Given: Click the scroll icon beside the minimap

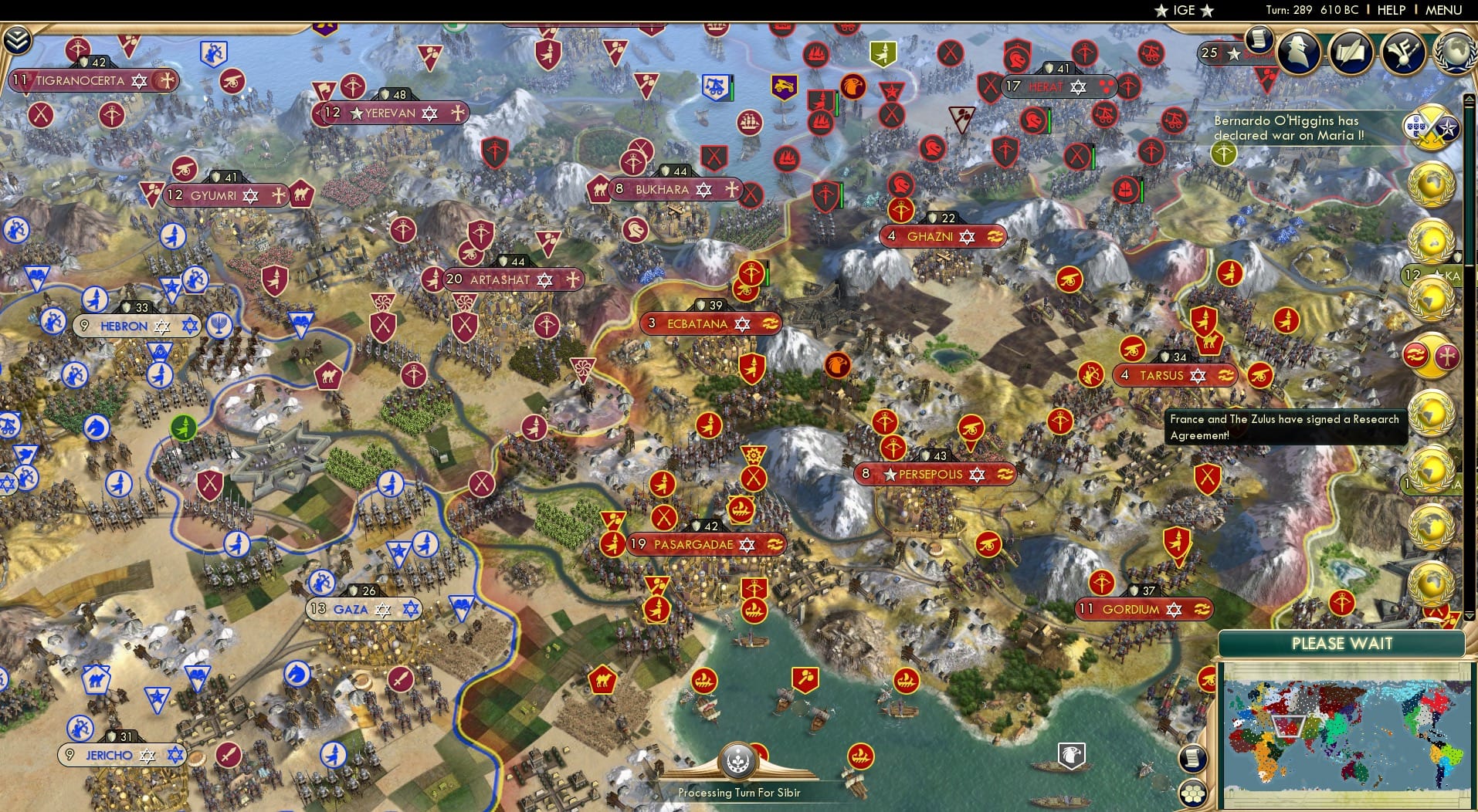Looking at the screenshot, I should [x=1192, y=757].
